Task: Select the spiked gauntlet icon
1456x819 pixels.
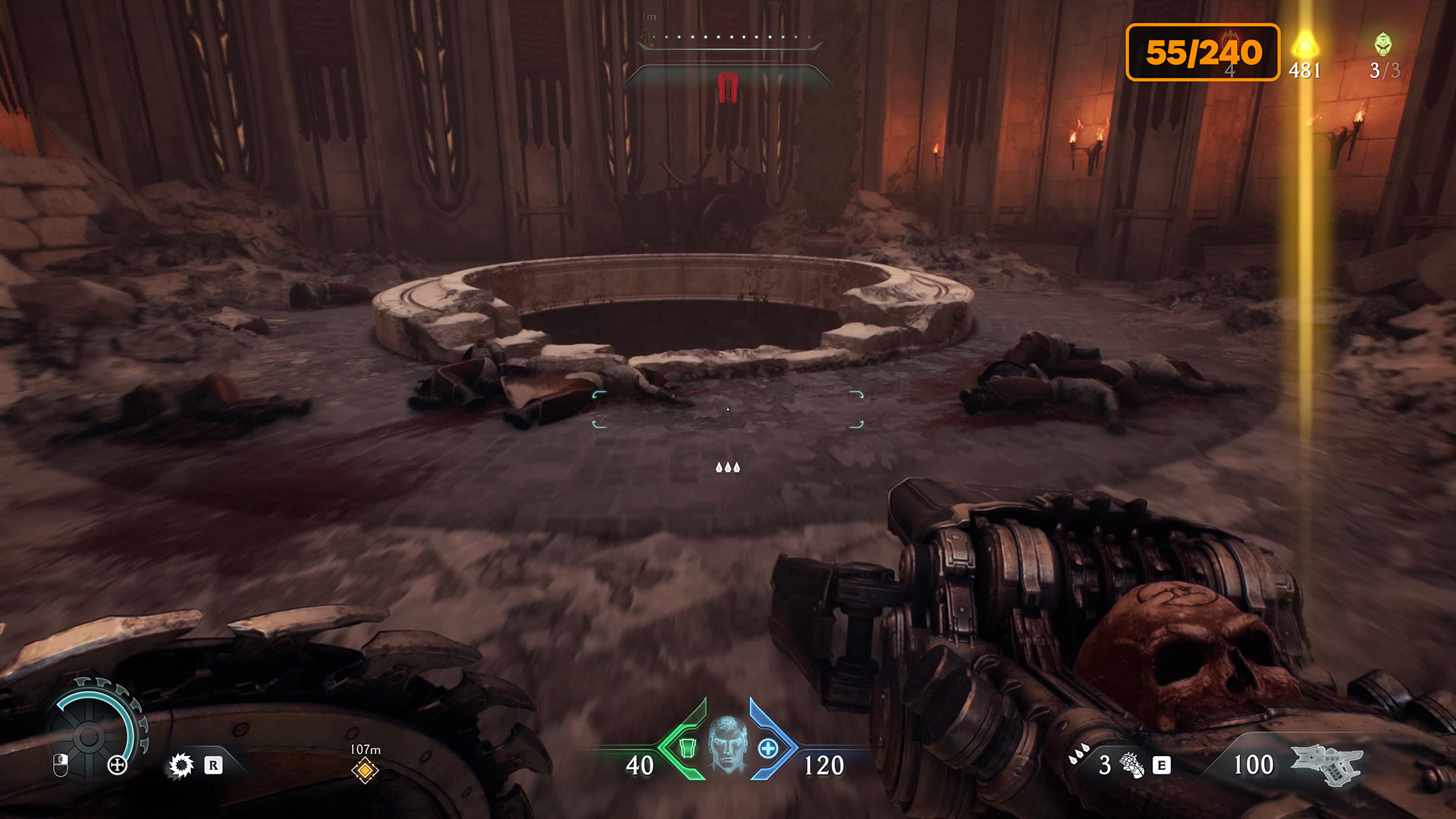Action: pos(1132,765)
